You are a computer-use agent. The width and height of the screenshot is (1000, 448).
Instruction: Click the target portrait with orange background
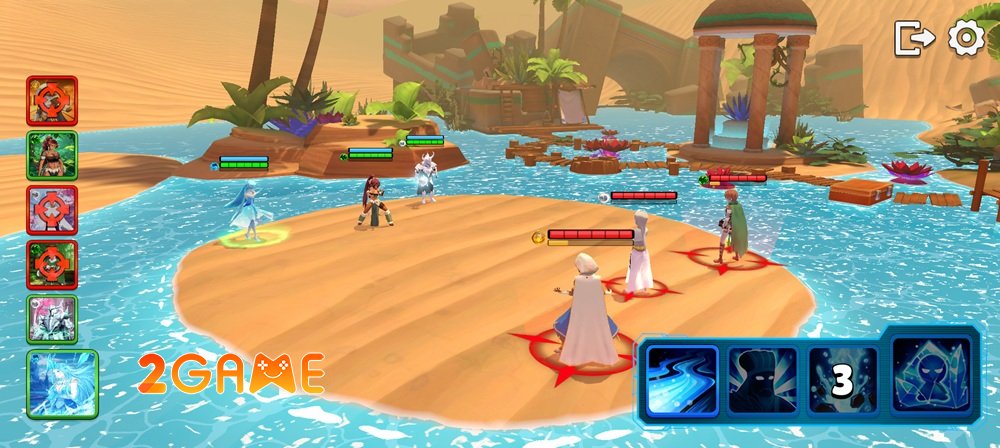52,100
